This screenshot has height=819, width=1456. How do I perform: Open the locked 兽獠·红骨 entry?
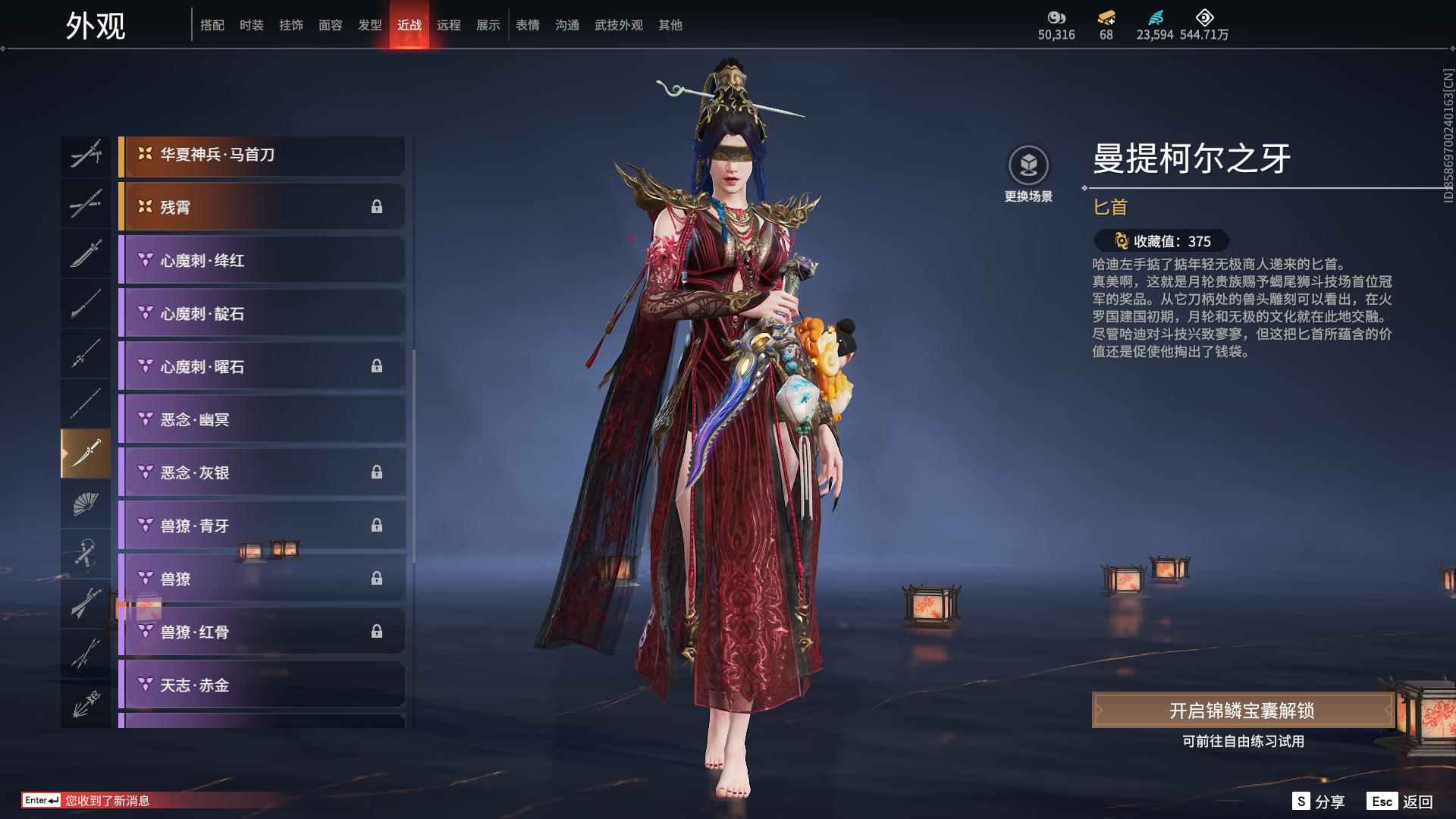[x=262, y=632]
